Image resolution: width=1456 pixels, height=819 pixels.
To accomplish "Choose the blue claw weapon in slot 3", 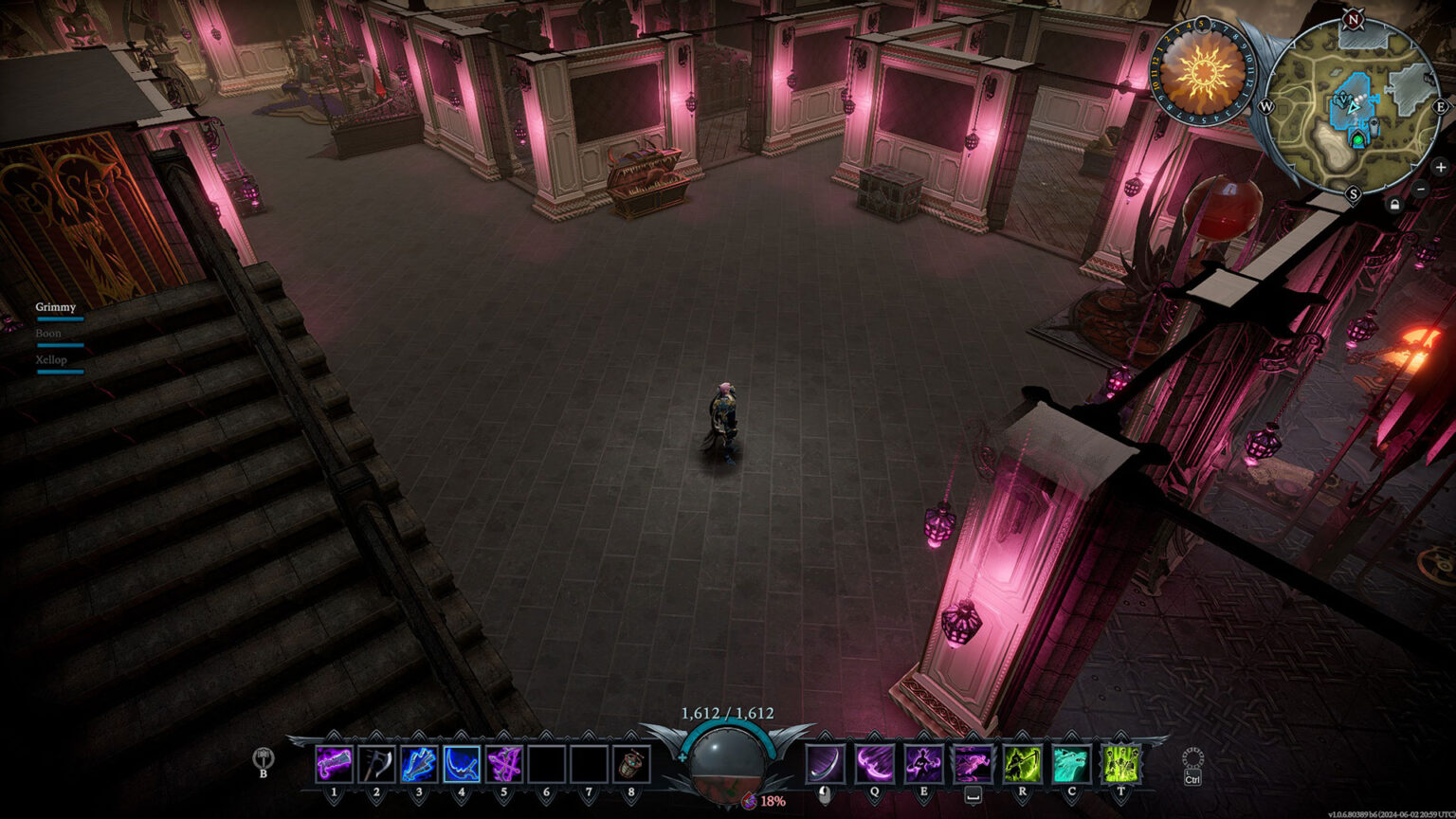I will tap(419, 764).
